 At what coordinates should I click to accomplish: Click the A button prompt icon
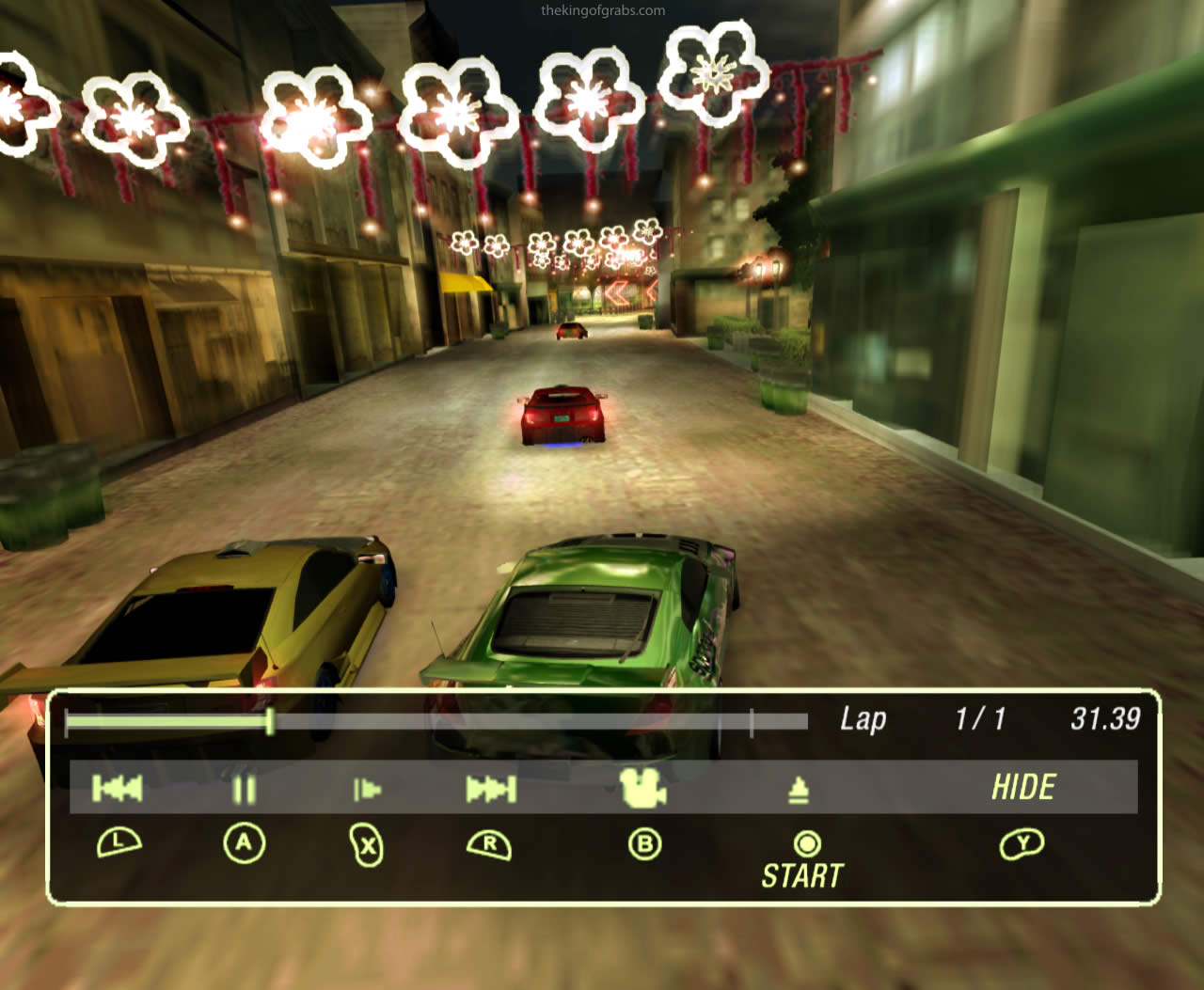pos(244,845)
